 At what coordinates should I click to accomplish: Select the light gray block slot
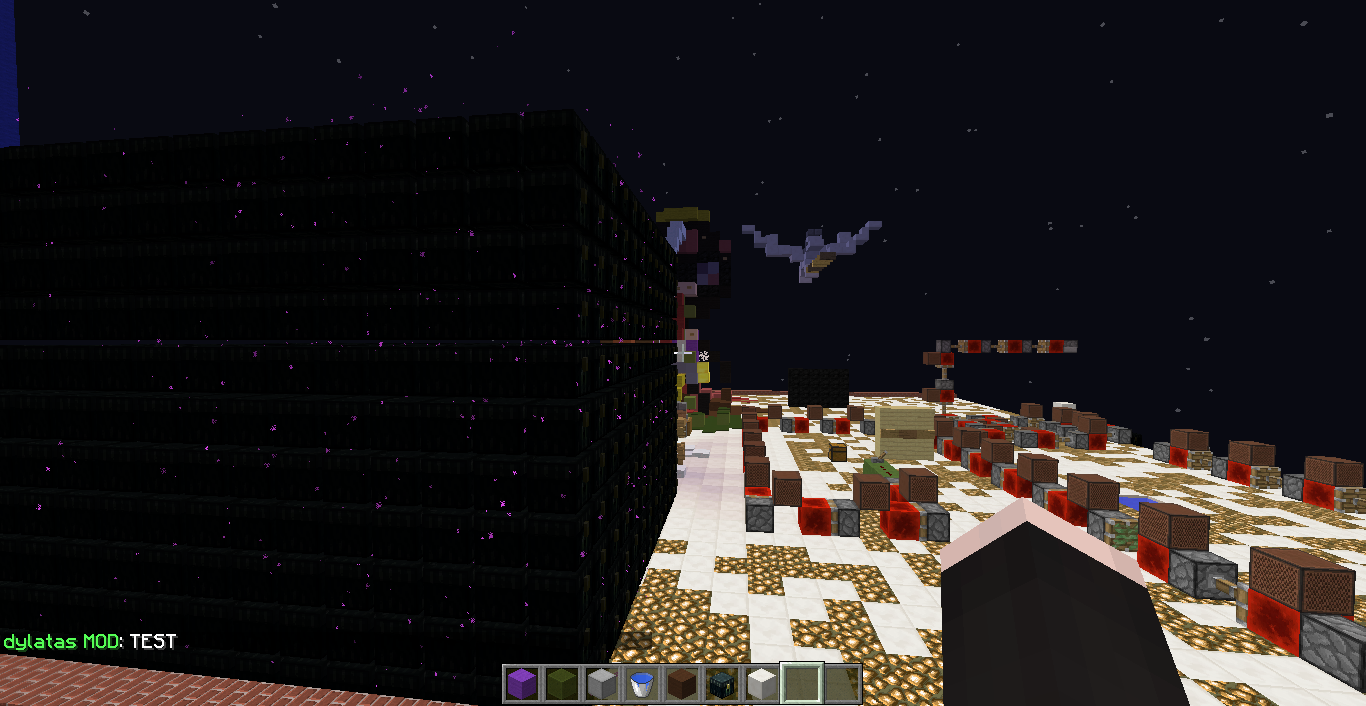pos(600,684)
